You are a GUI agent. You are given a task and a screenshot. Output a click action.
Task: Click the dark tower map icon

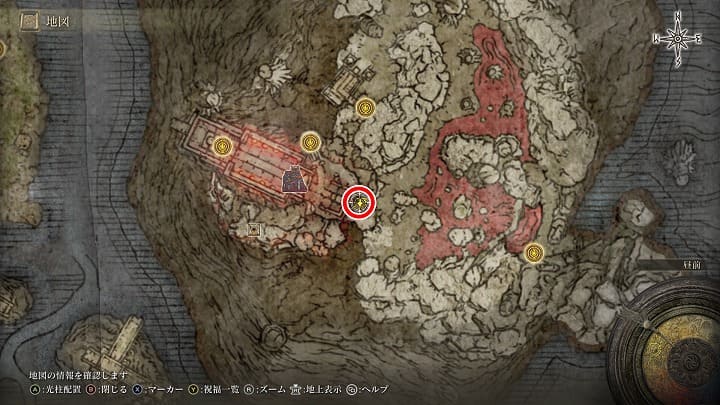click(294, 180)
